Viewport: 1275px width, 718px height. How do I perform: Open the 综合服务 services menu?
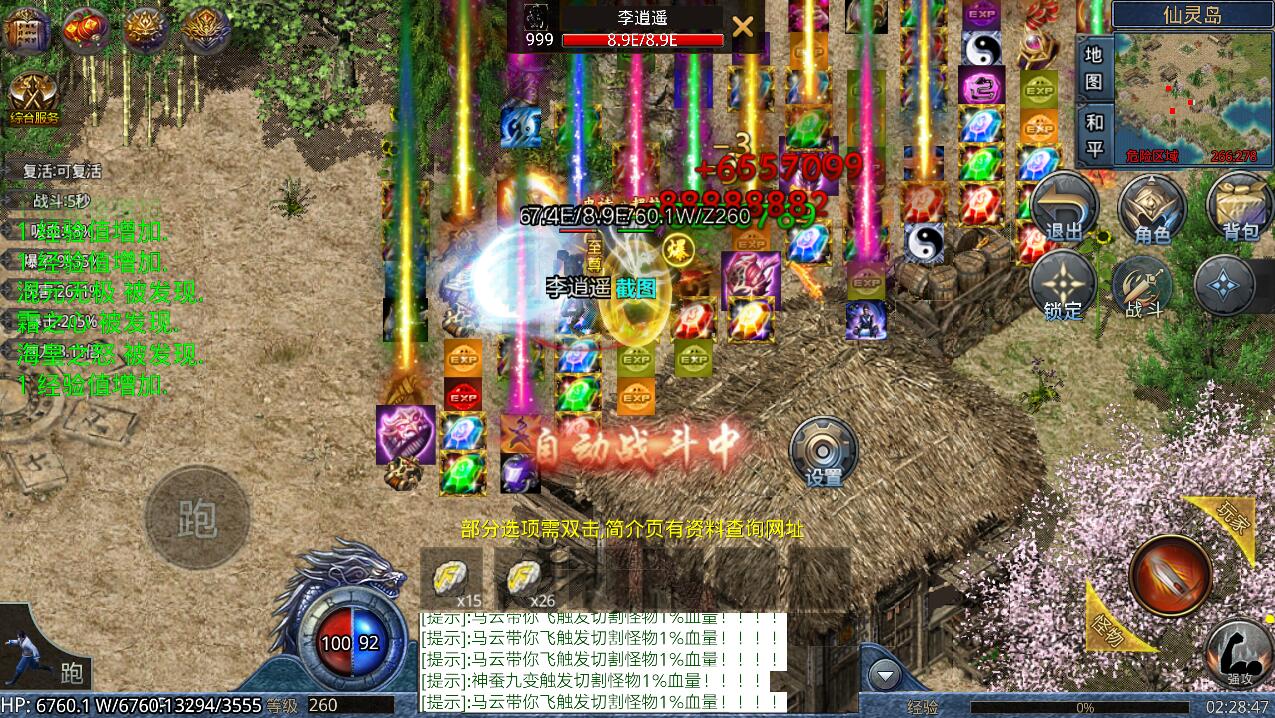34,98
